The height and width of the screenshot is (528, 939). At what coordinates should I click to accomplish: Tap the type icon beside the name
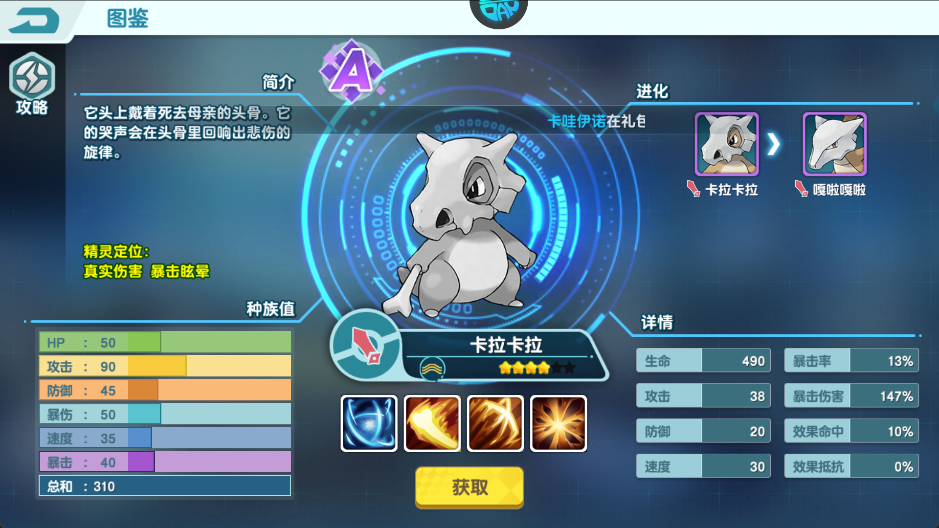tap(366, 343)
